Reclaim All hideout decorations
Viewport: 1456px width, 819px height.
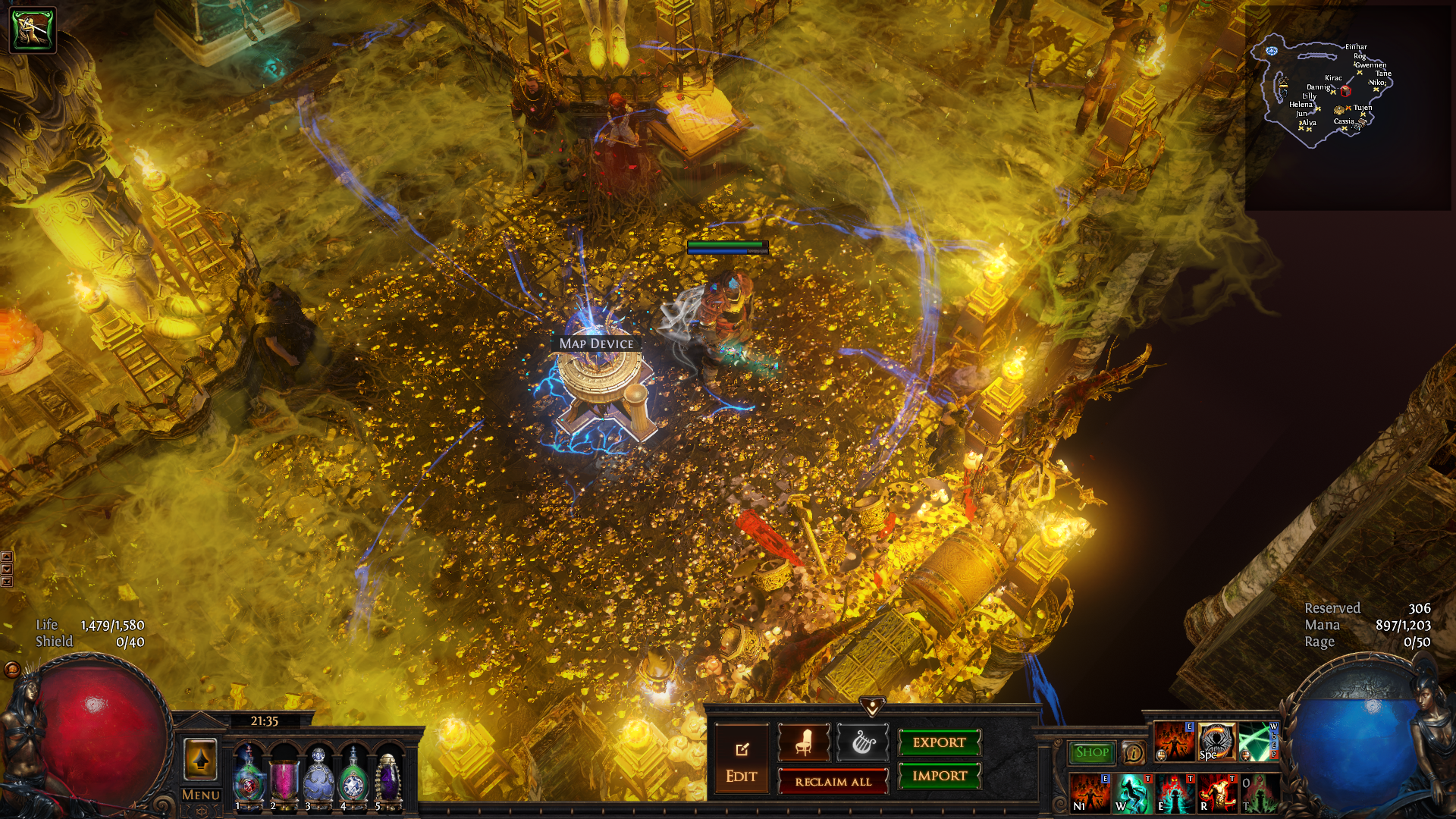833,782
